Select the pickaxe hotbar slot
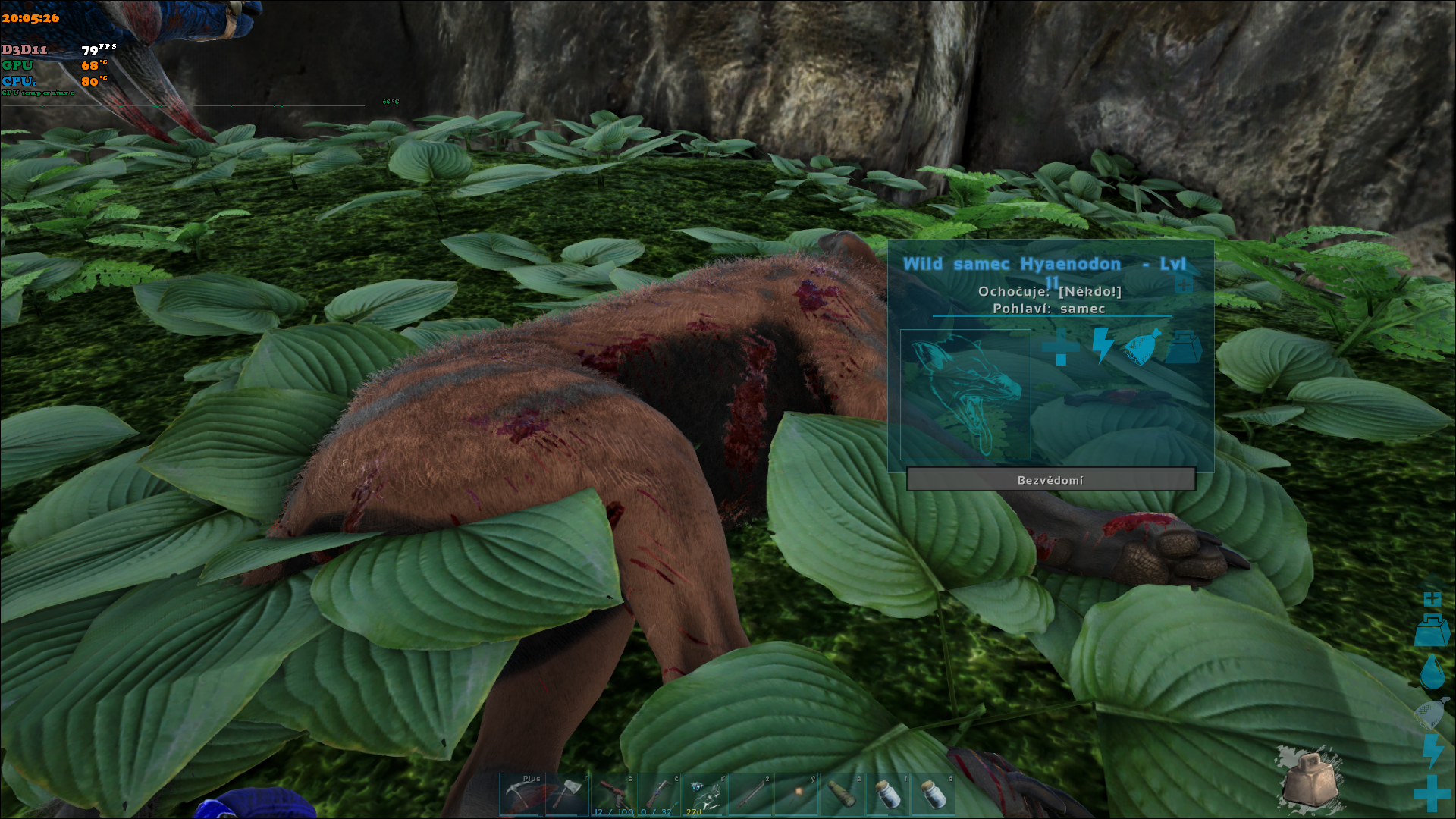 click(x=522, y=795)
